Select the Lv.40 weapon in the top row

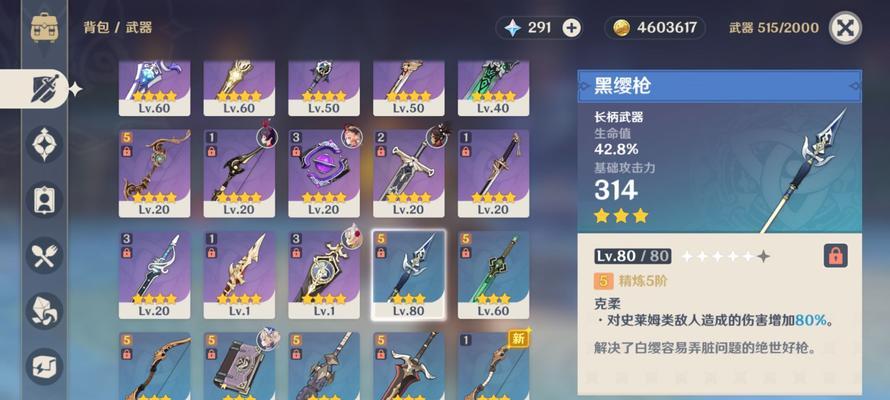click(x=494, y=87)
